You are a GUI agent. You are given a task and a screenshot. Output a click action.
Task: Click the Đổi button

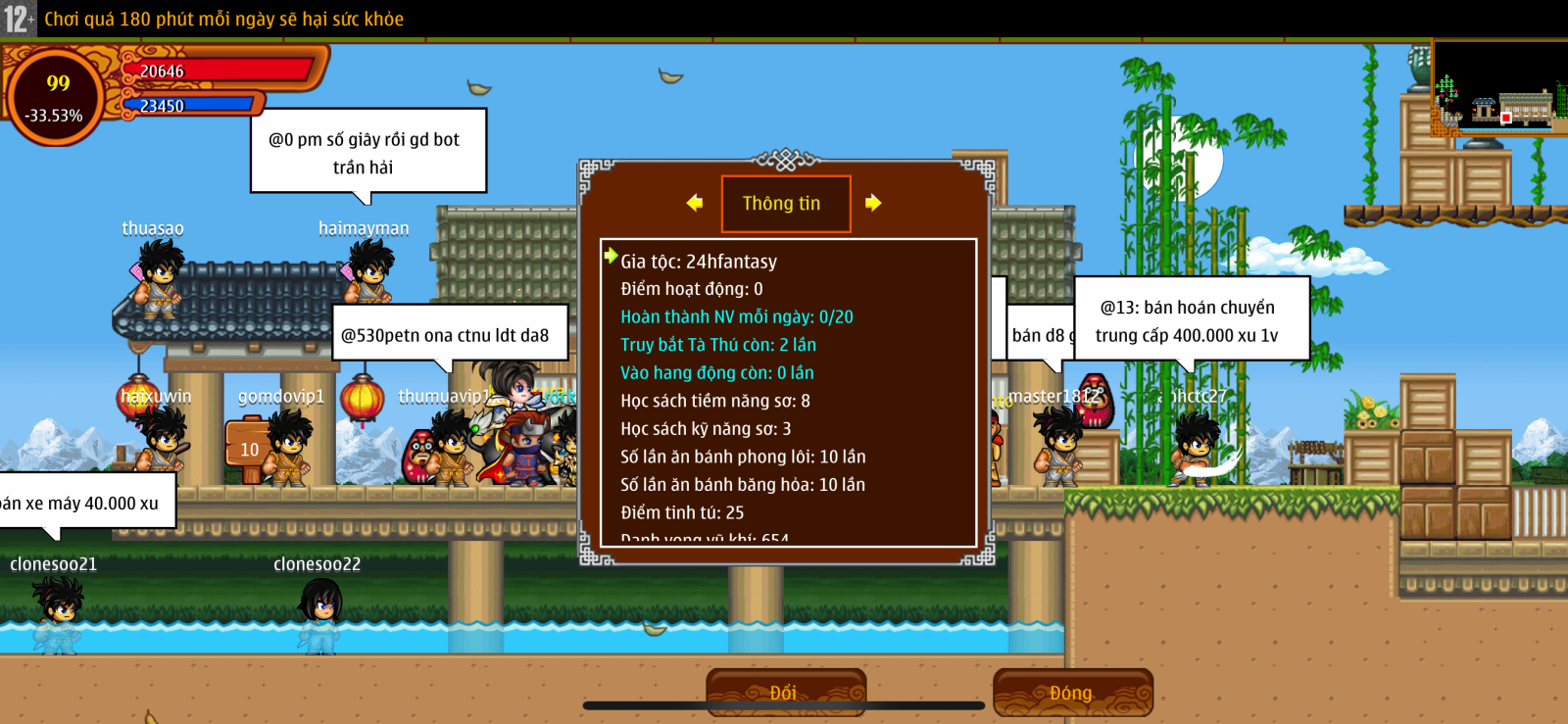click(x=785, y=693)
